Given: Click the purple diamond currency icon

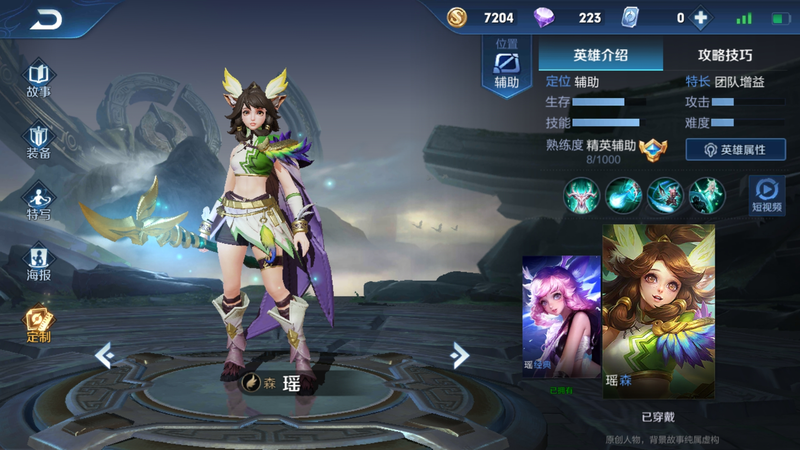Looking at the screenshot, I should pyautogui.click(x=543, y=17).
